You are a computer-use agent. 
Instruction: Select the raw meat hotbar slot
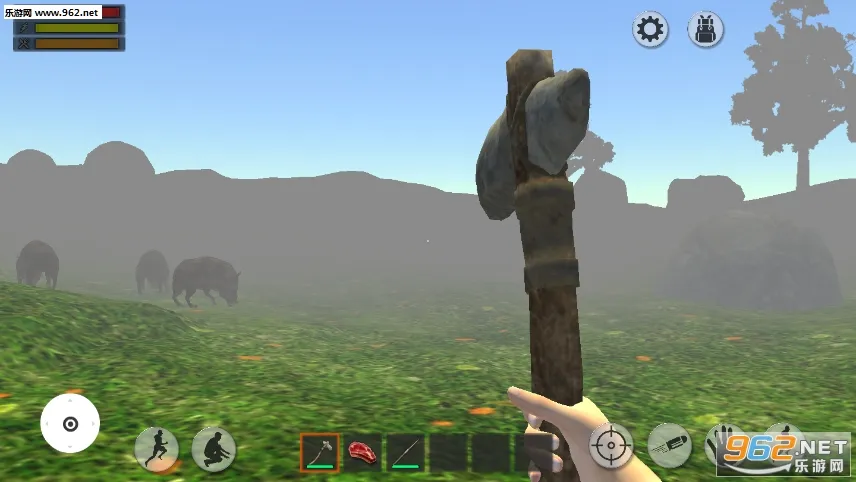(363, 452)
